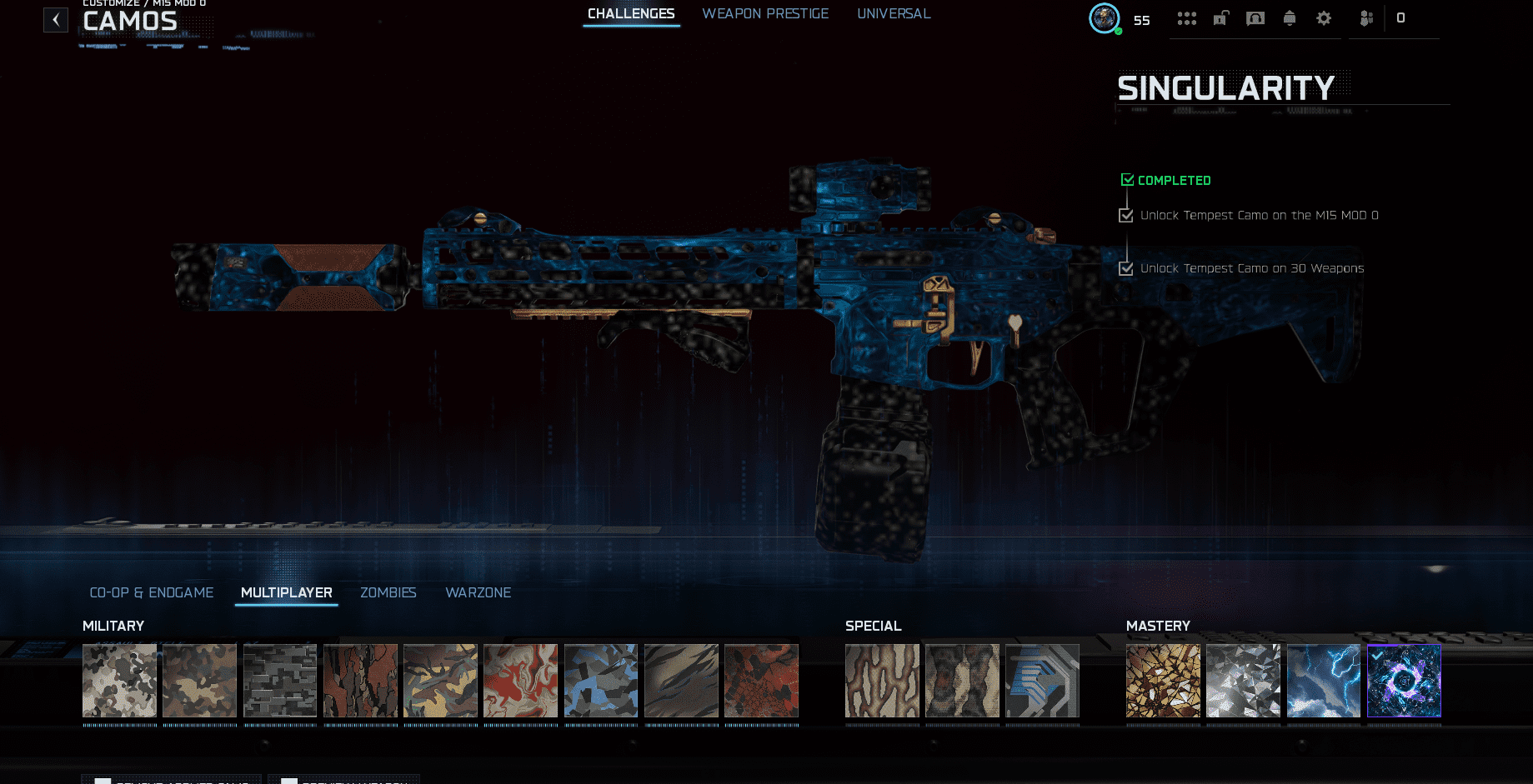Select the Multiplayer camo category

(286, 592)
